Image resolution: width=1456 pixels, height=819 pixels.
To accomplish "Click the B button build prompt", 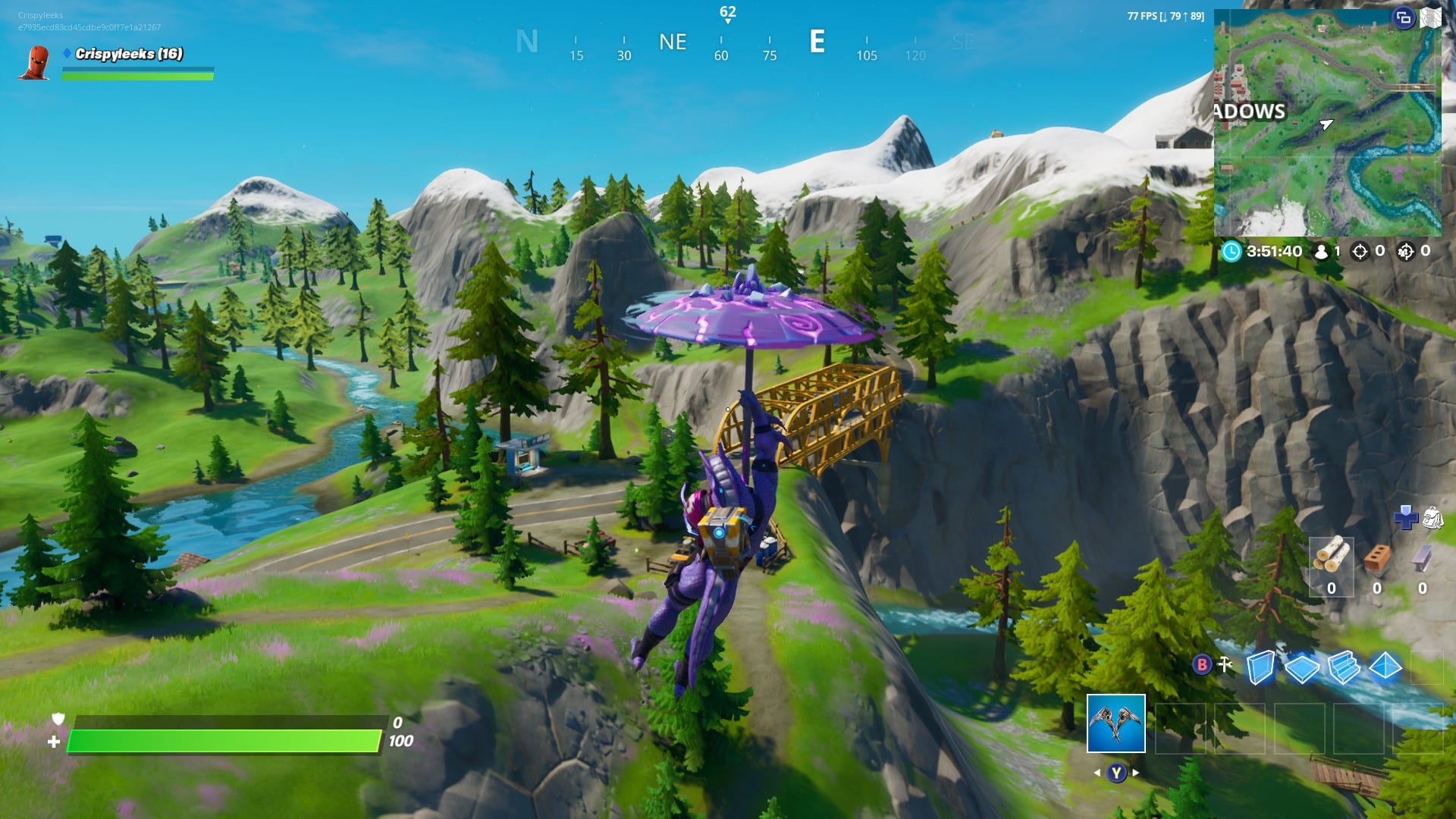I will [1201, 665].
